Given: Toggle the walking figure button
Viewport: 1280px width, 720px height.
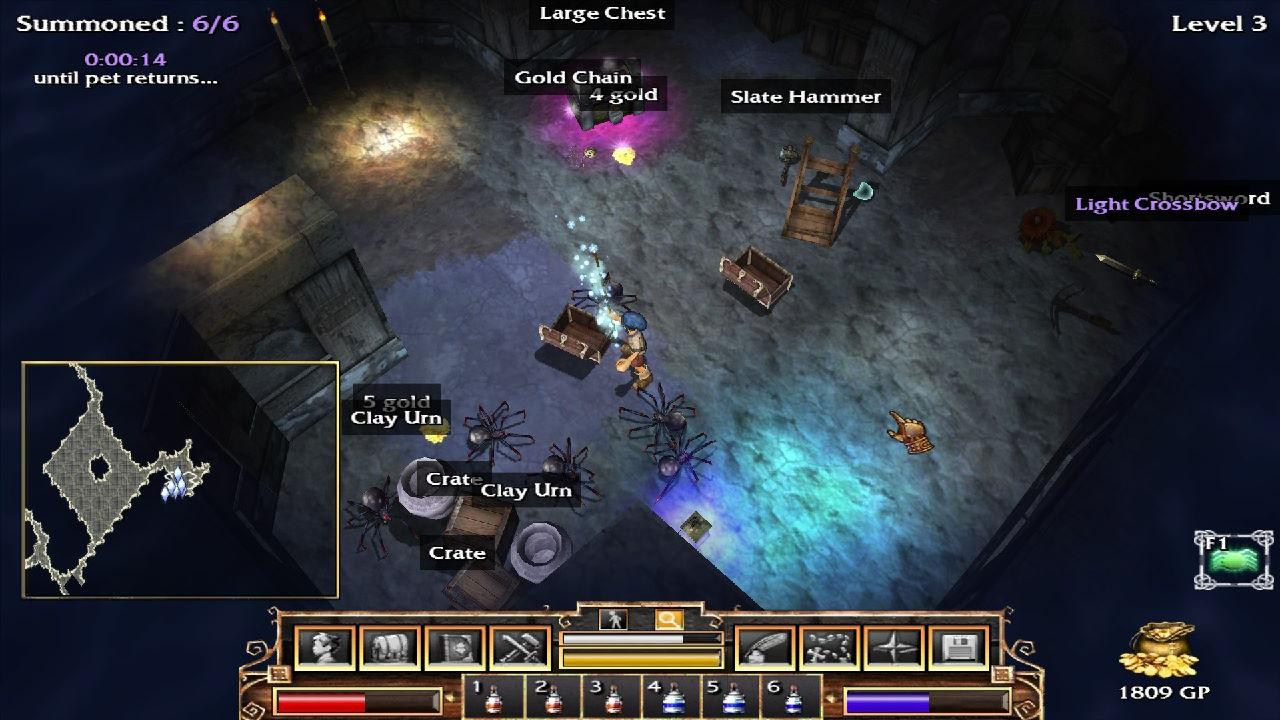Looking at the screenshot, I should [612, 620].
